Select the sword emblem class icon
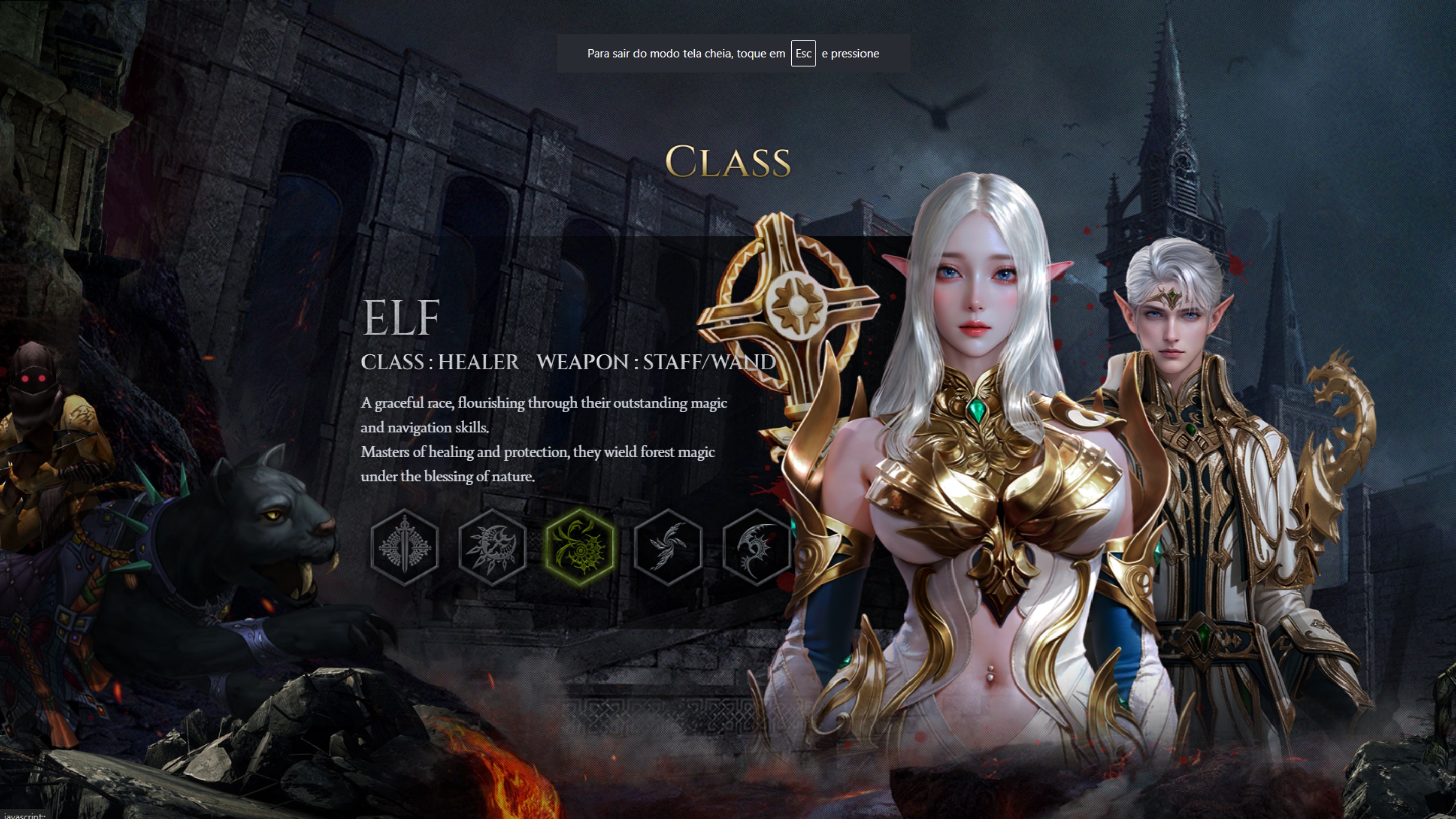 tap(404, 547)
